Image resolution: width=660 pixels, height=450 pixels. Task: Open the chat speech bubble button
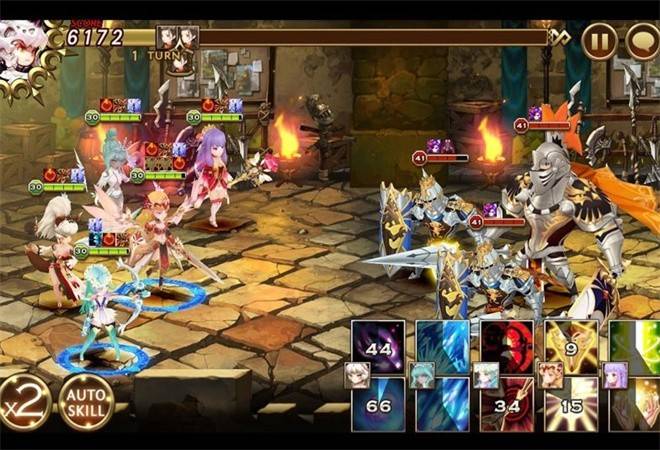tap(641, 42)
